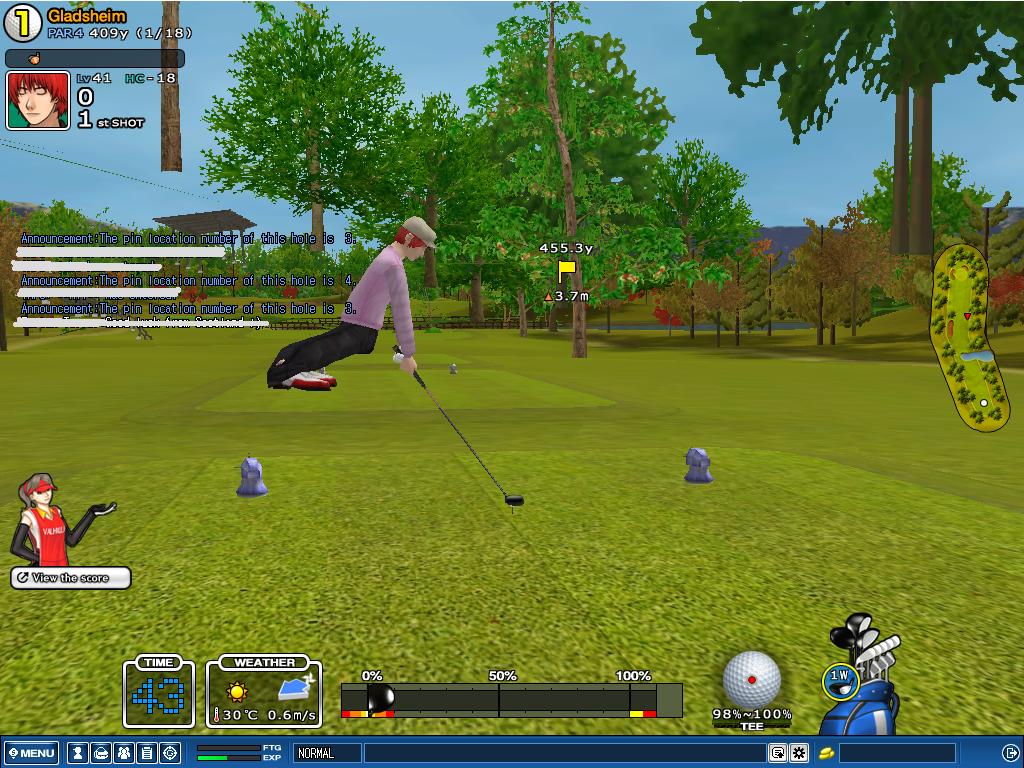
Task: Open the notepad list icon
Action: click(x=147, y=753)
